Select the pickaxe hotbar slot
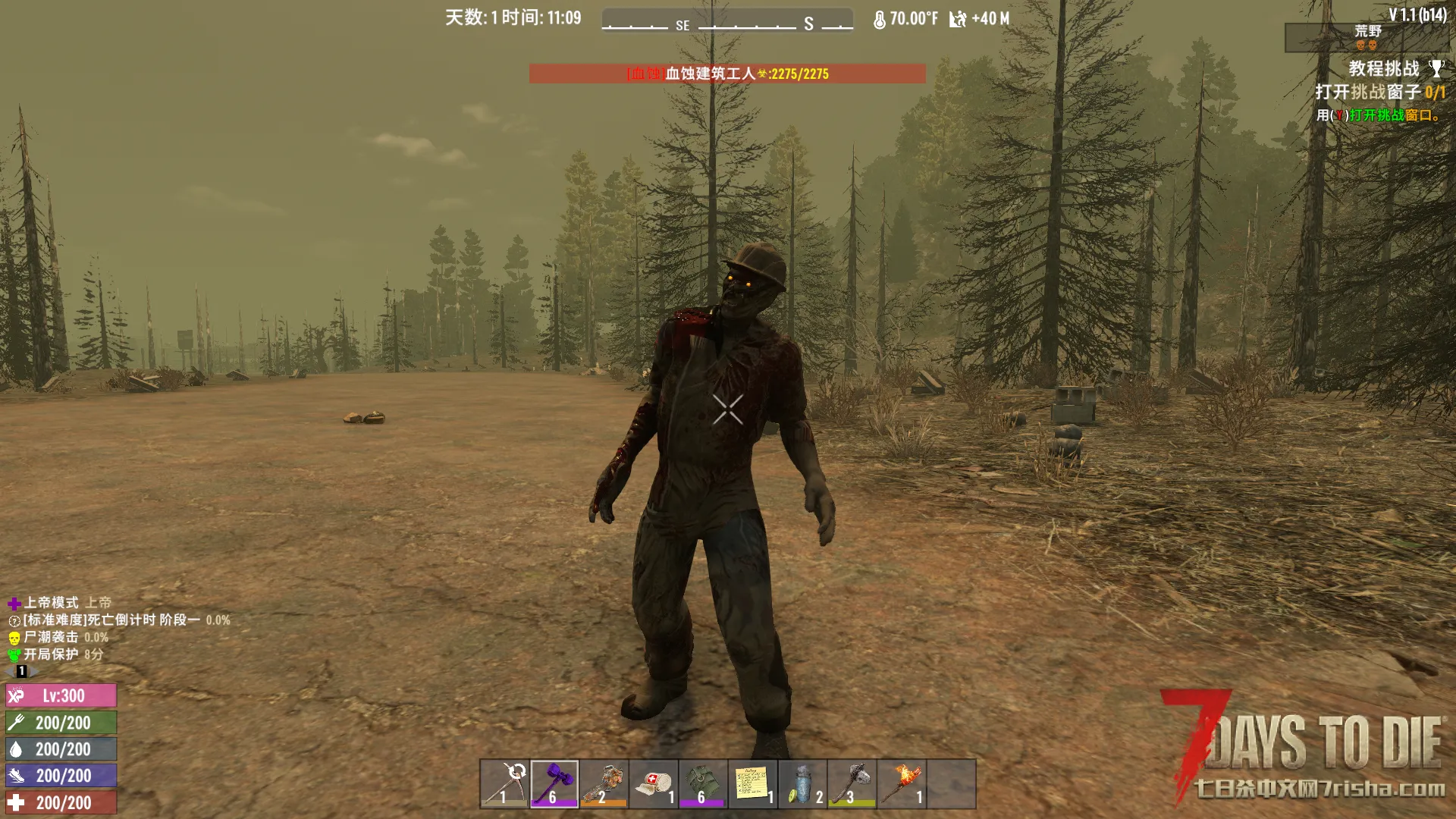Image resolution: width=1456 pixels, height=819 pixels. pos(504,783)
